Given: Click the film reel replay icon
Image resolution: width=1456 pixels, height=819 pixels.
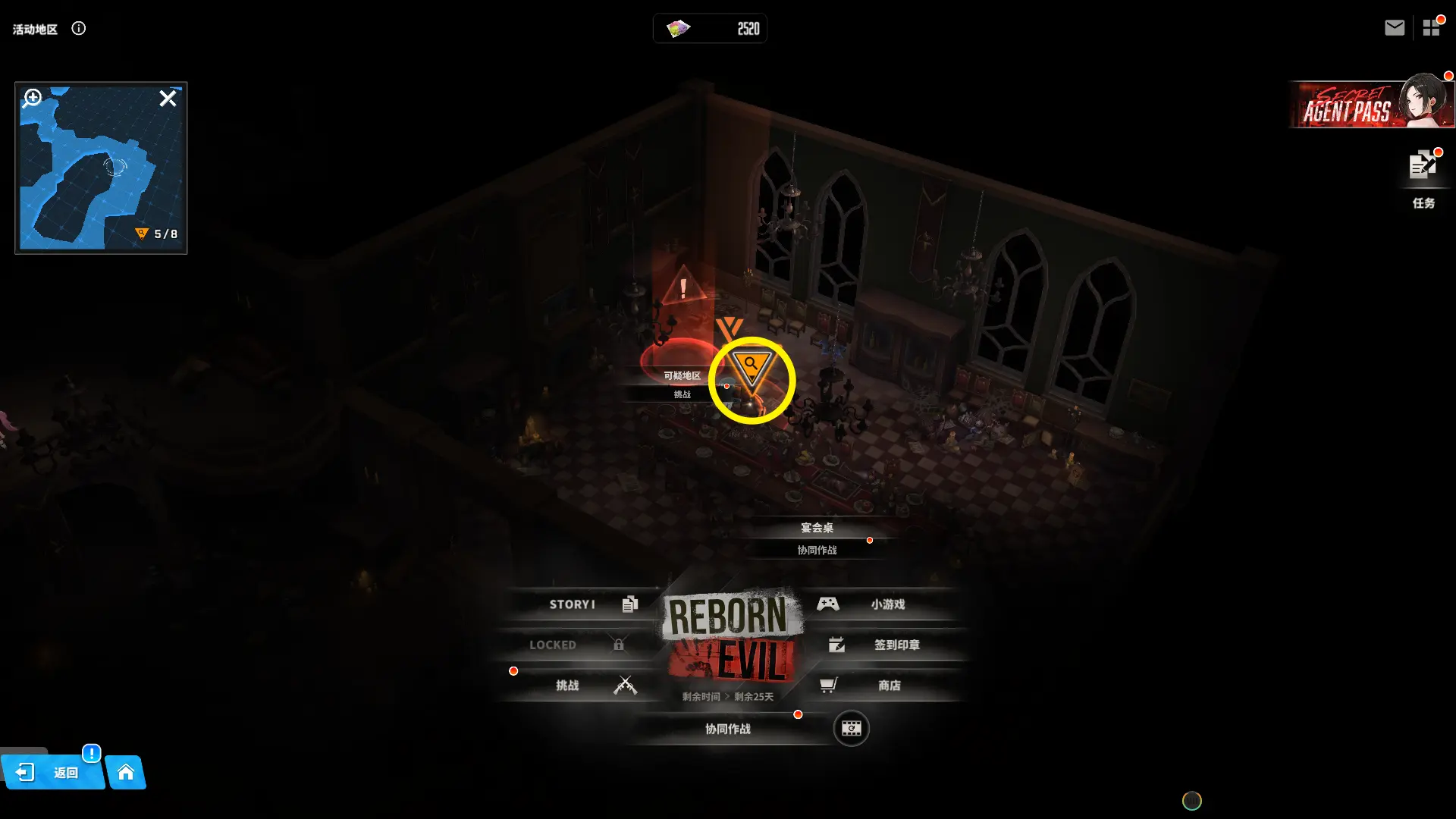Looking at the screenshot, I should (x=851, y=729).
